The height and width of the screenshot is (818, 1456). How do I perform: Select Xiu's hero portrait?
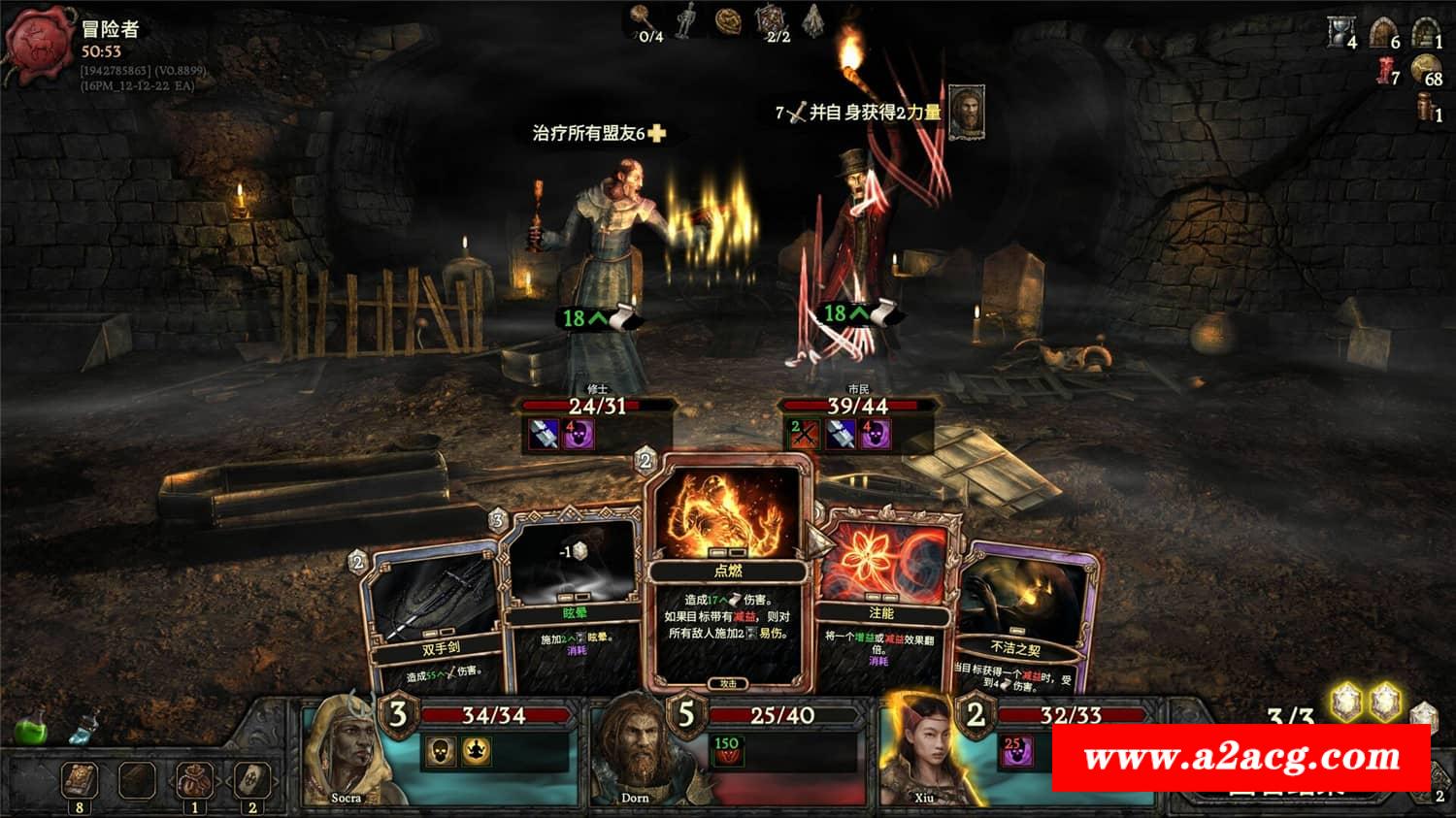(x=920, y=754)
